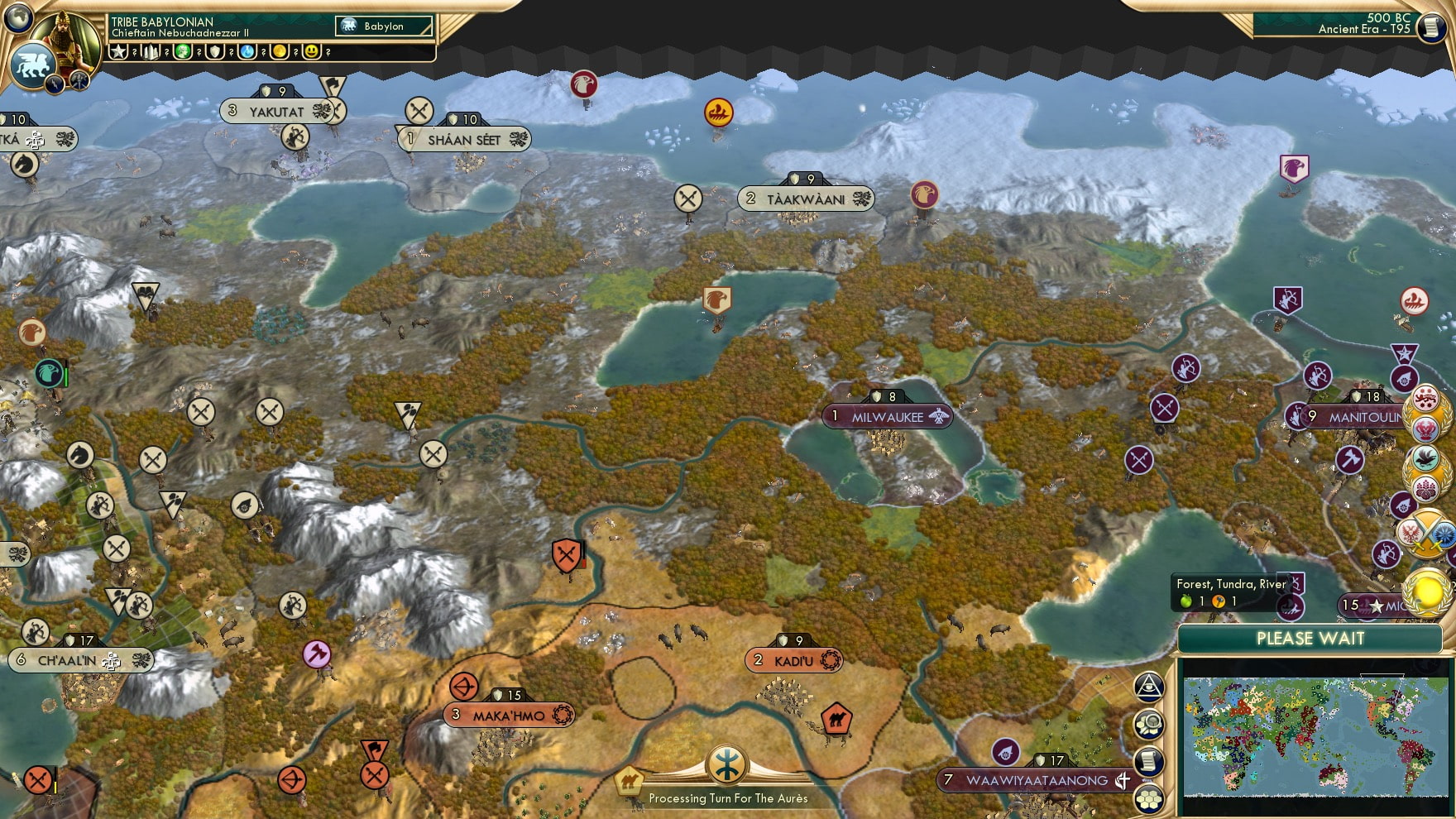Open the Waawiyaataanong city banner
This screenshot has height=819, width=1456.
click(1036, 778)
